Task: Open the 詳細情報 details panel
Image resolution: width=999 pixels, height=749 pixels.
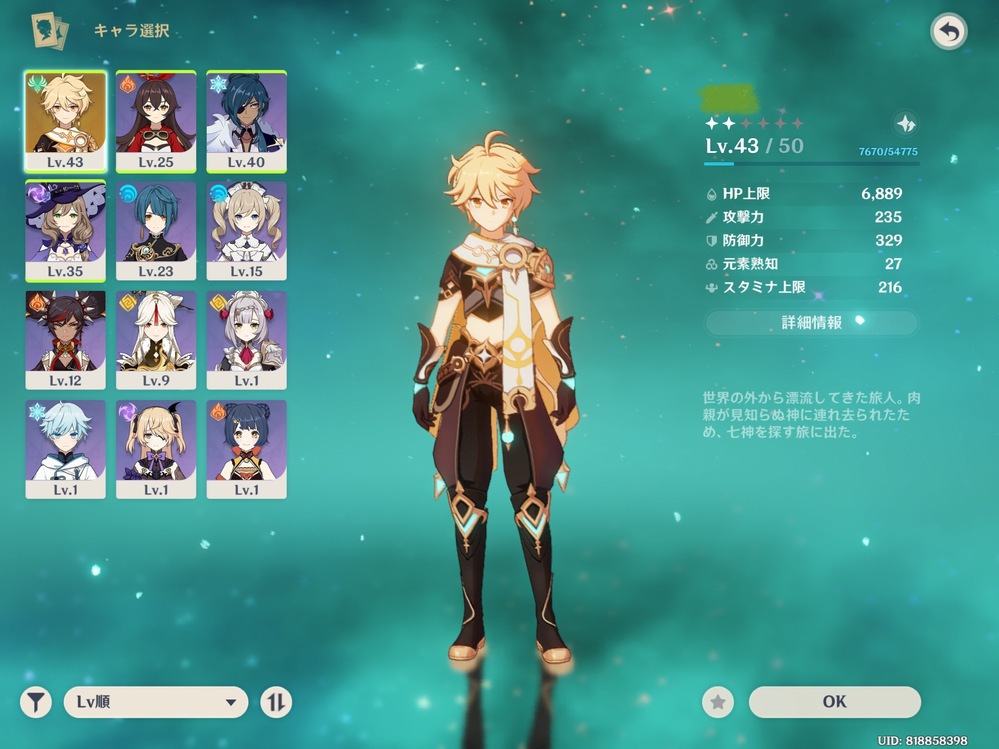Action: coord(811,323)
